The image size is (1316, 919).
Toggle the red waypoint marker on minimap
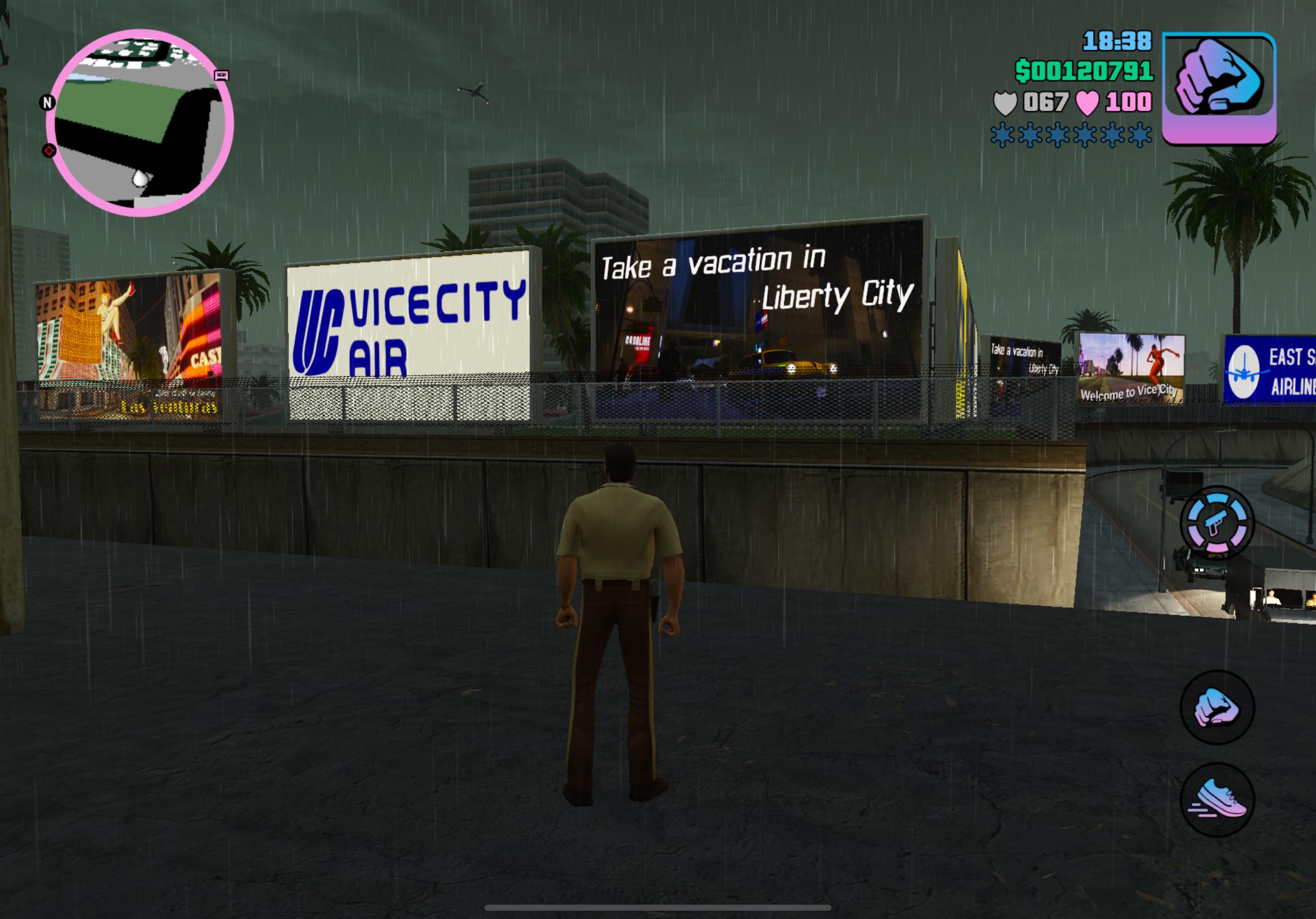tap(49, 153)
